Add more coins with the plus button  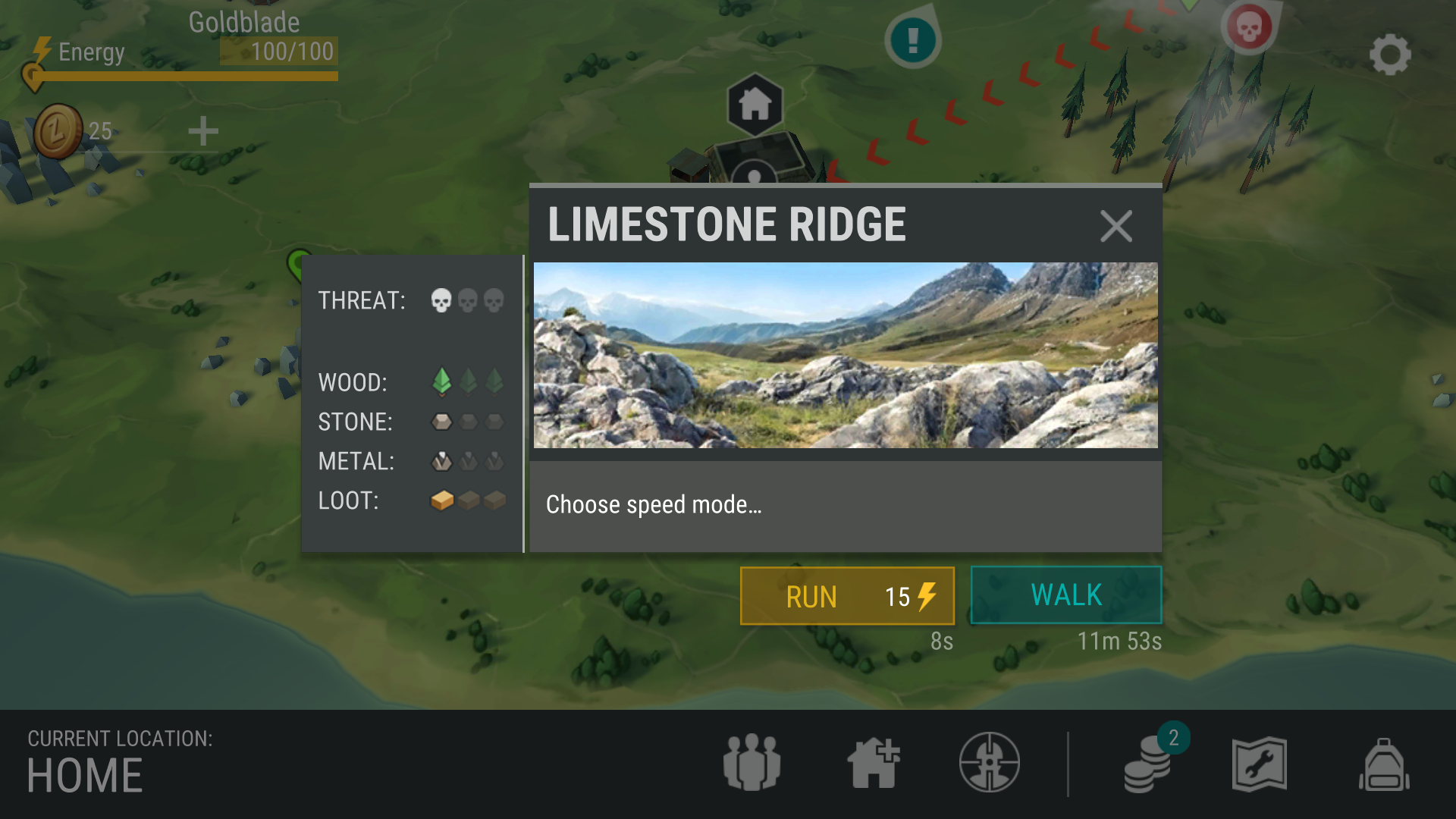pos(203,131)
